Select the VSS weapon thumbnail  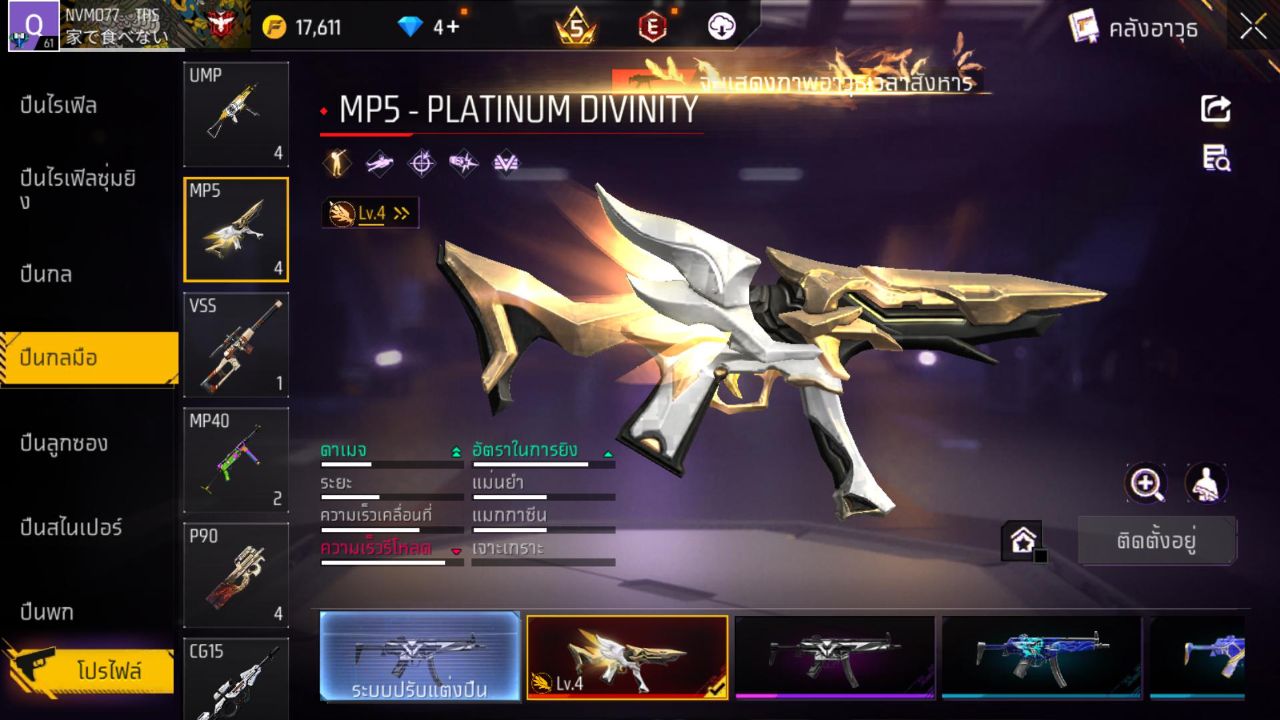236,345
